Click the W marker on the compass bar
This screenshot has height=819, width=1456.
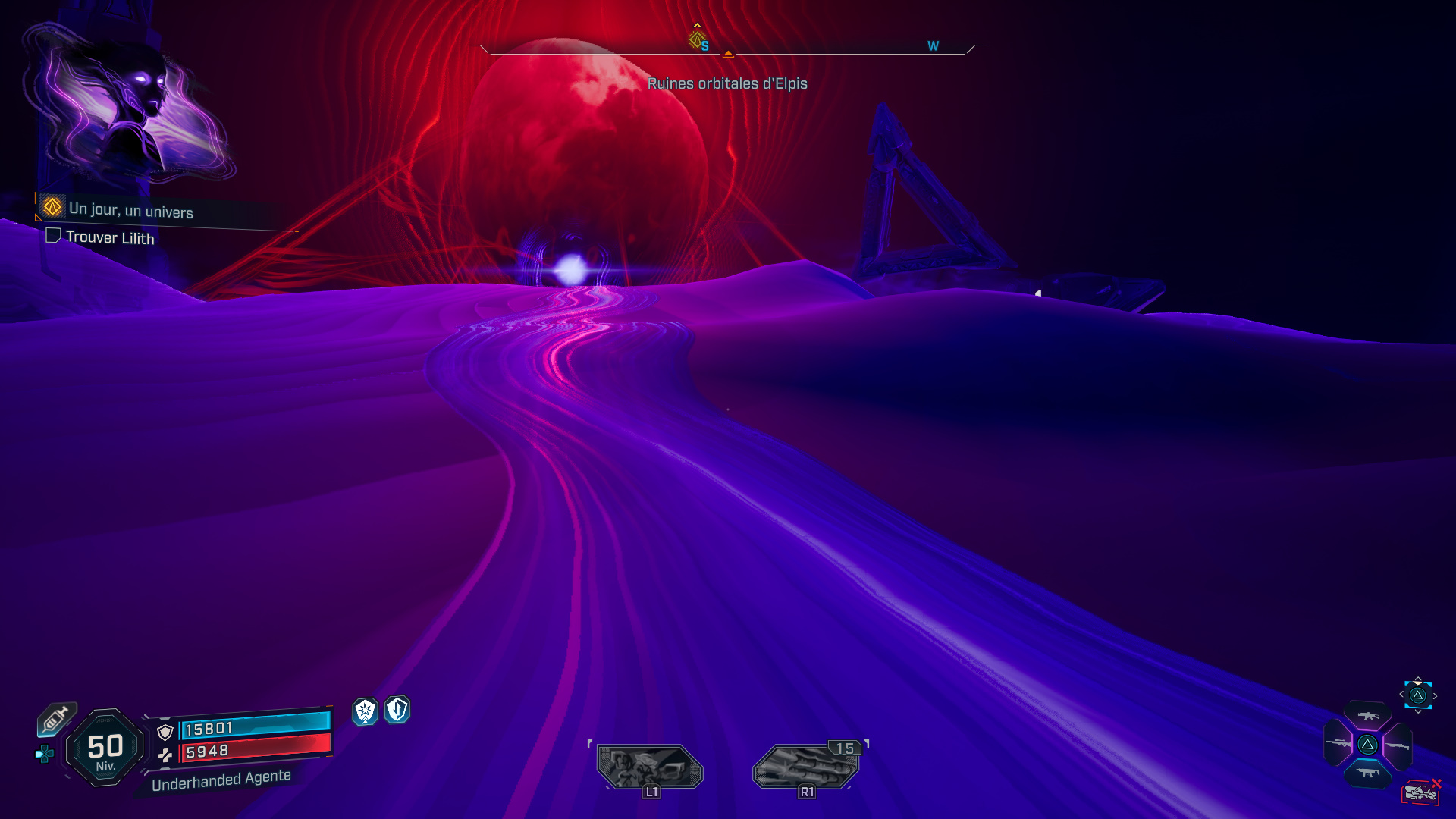(932, 45)
